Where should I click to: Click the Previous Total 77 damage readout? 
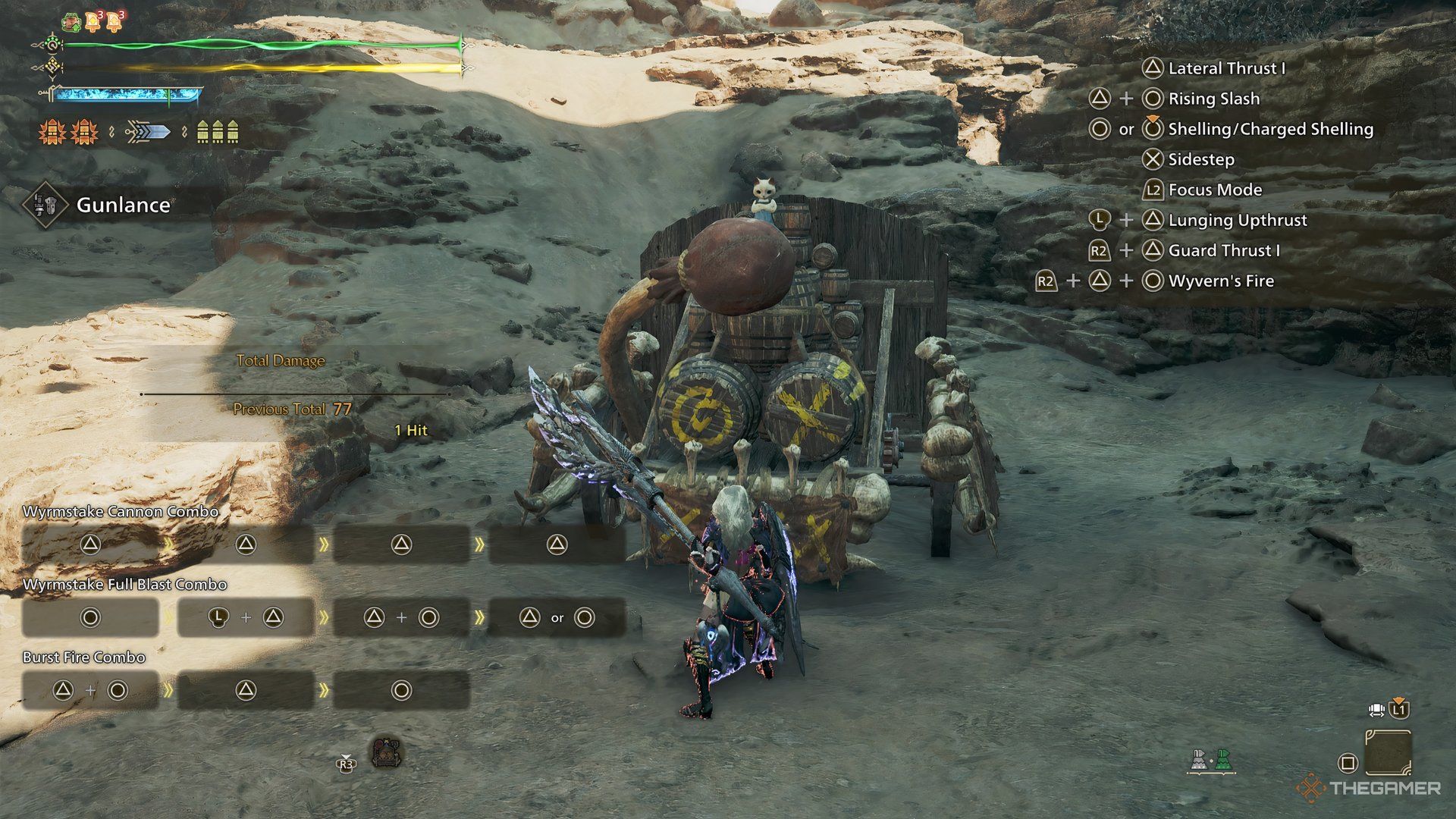coord(292,408)
